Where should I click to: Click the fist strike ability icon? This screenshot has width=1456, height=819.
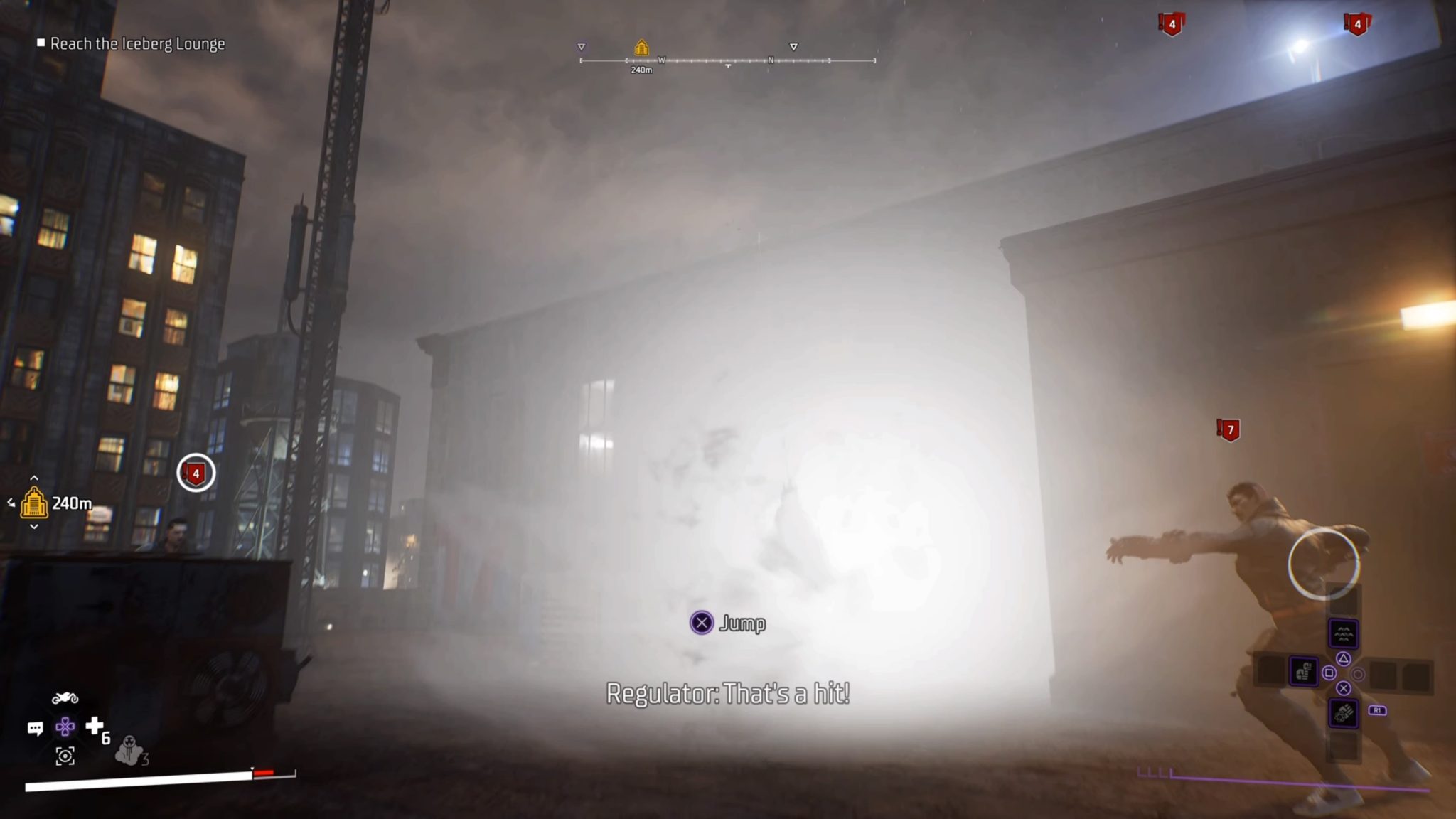coord(1303,673)
